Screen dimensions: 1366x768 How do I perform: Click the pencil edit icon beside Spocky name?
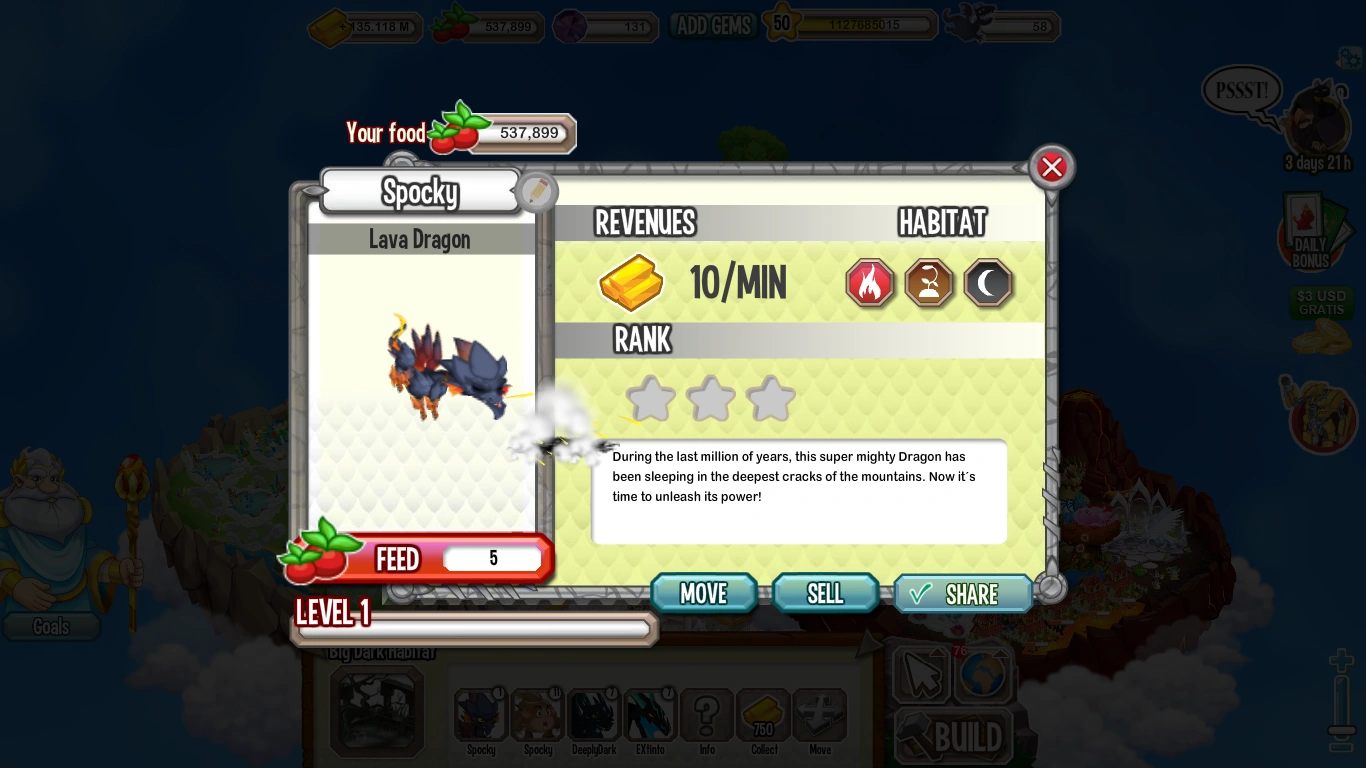click(537, 191)
